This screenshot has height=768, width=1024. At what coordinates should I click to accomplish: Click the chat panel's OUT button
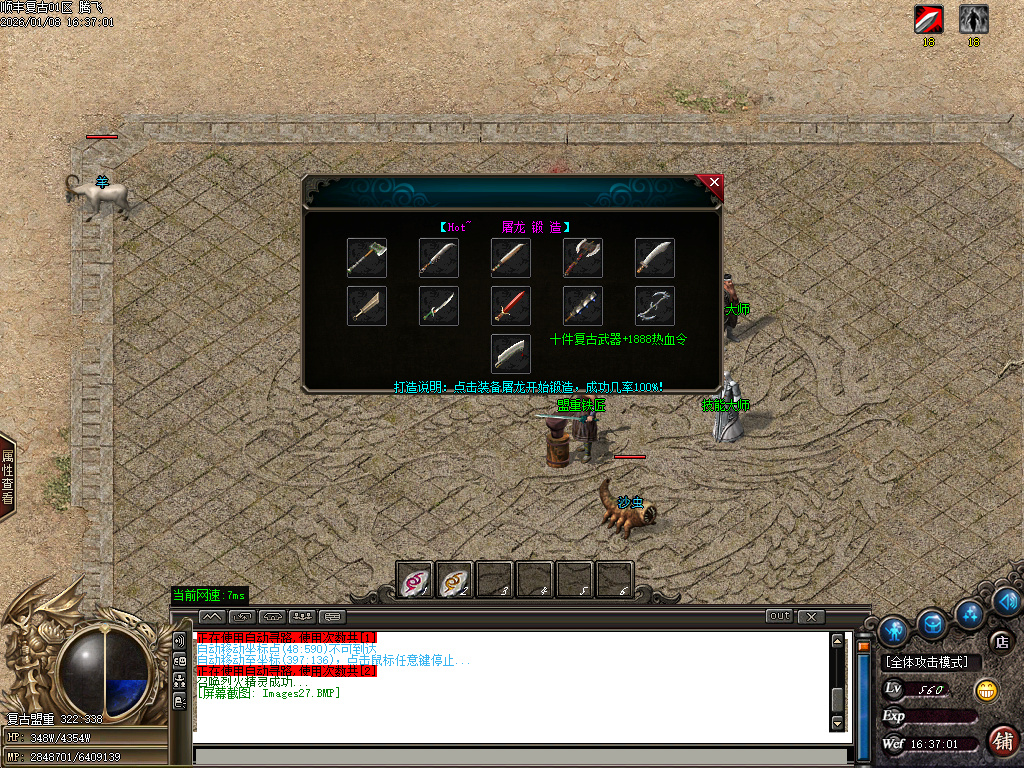click(x=780, y=616)
